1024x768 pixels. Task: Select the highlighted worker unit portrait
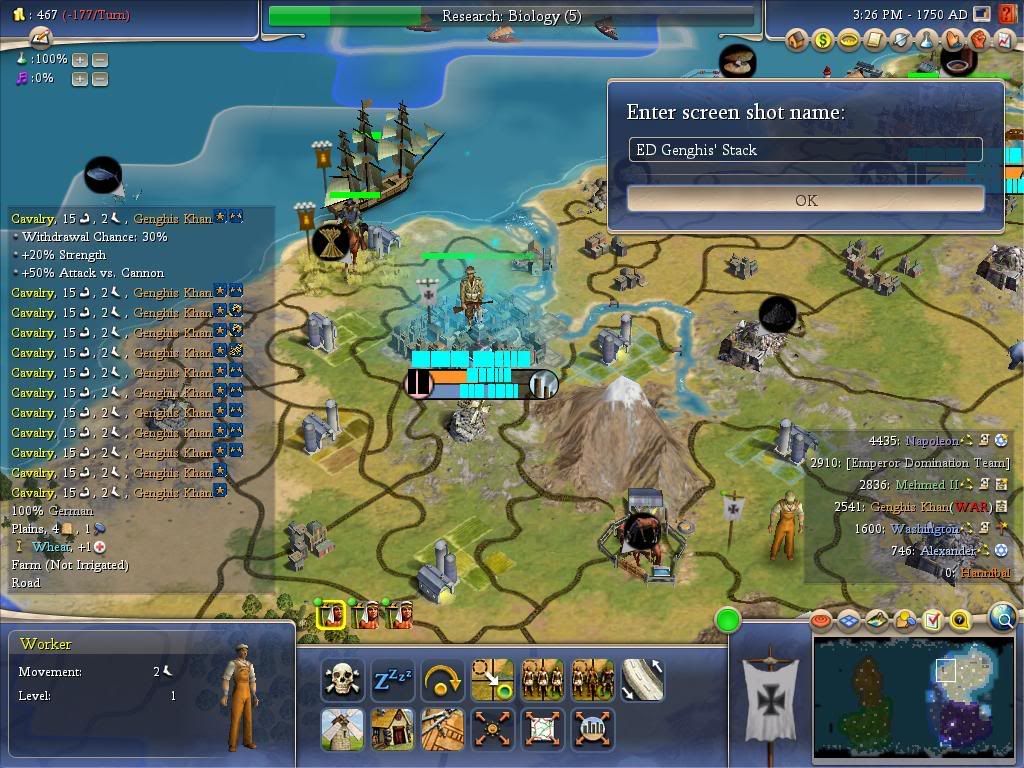coord(331,614)
